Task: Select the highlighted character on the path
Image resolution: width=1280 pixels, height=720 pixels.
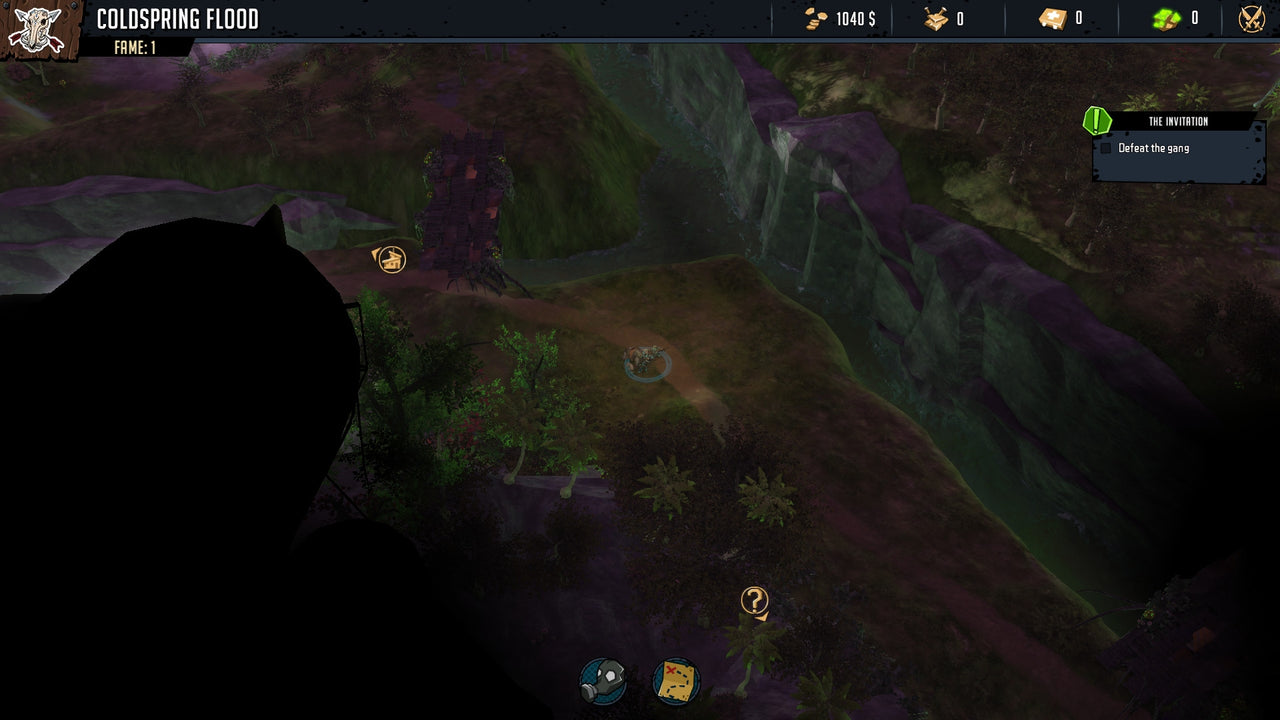Action: tap(645, 360)
